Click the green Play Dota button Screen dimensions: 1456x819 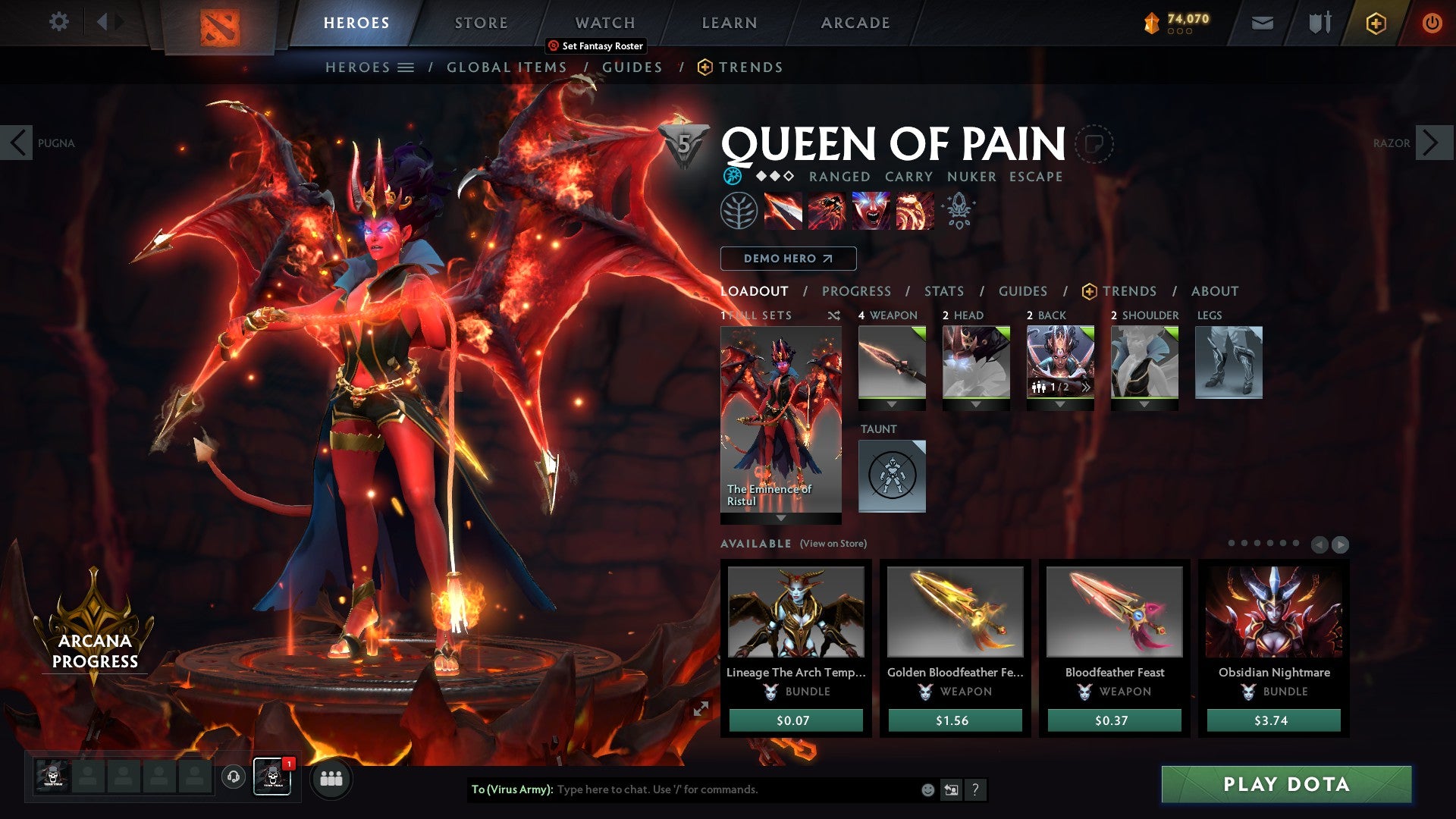[1286, 784]
